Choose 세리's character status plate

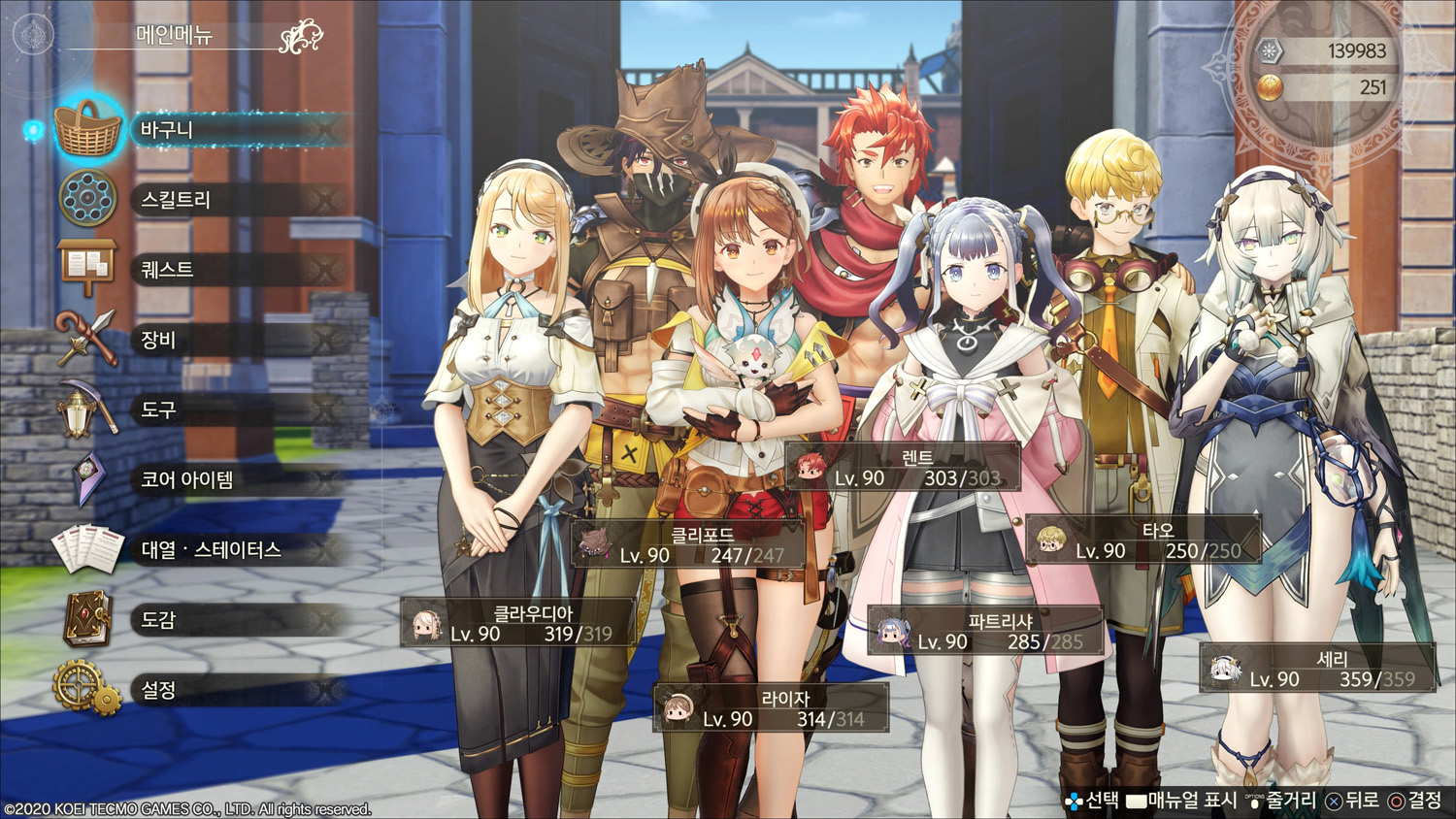pos(1317,669)
